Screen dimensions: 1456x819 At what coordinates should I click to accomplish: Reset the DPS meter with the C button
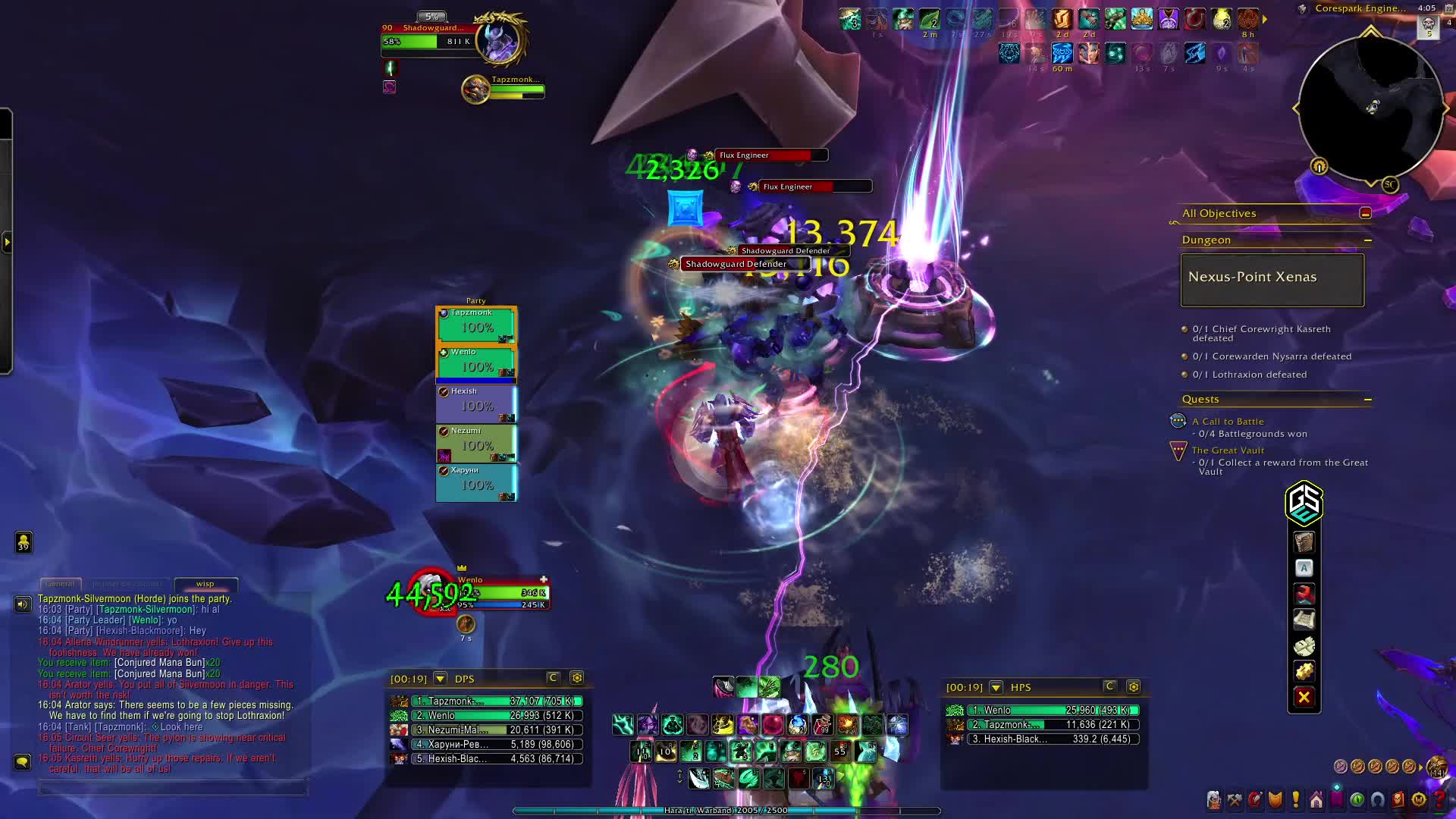(x=553, y=678)
